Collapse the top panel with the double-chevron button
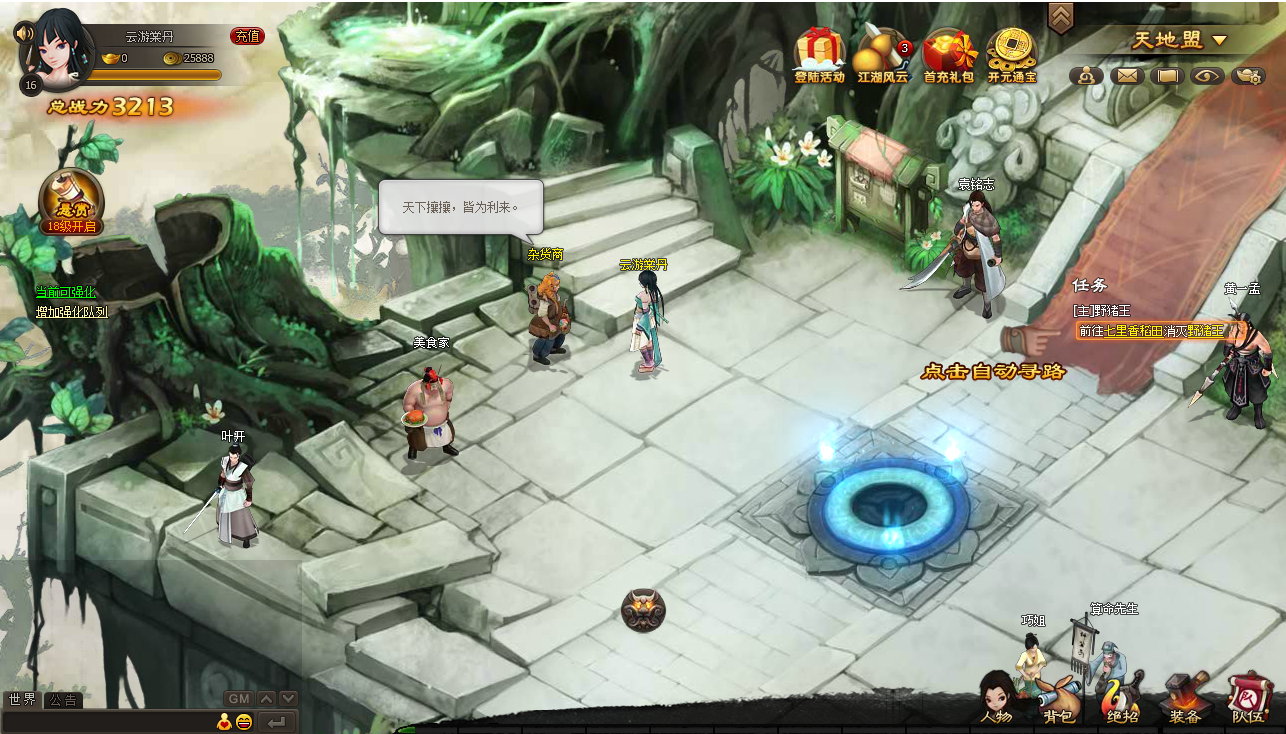 click(x=1060, y=16)
